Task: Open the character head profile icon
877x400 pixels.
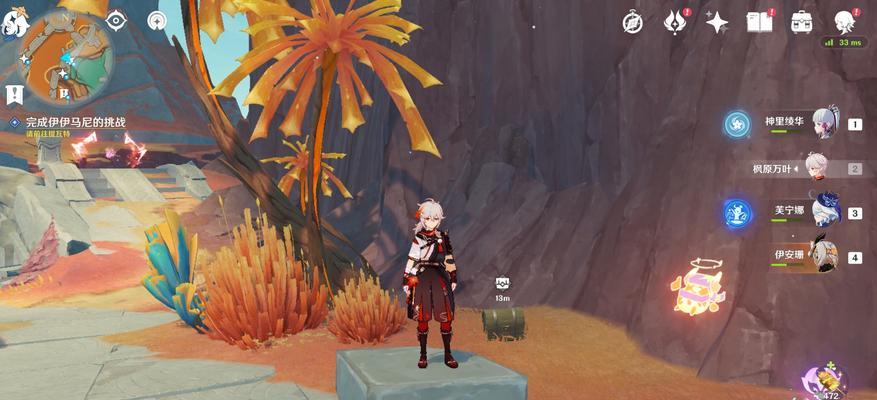Action: click(845, 21)
